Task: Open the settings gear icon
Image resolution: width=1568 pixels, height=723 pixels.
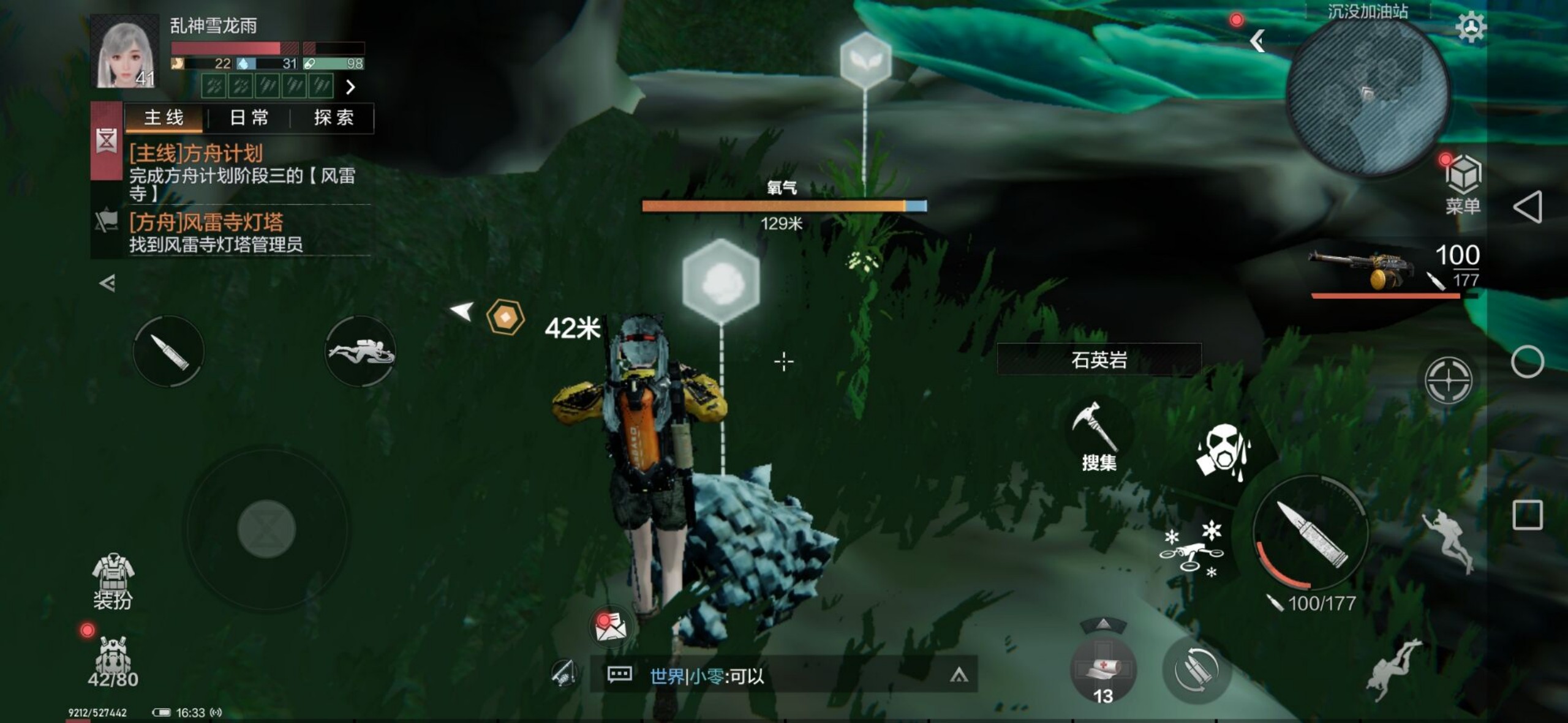Action: (1470, 26)
